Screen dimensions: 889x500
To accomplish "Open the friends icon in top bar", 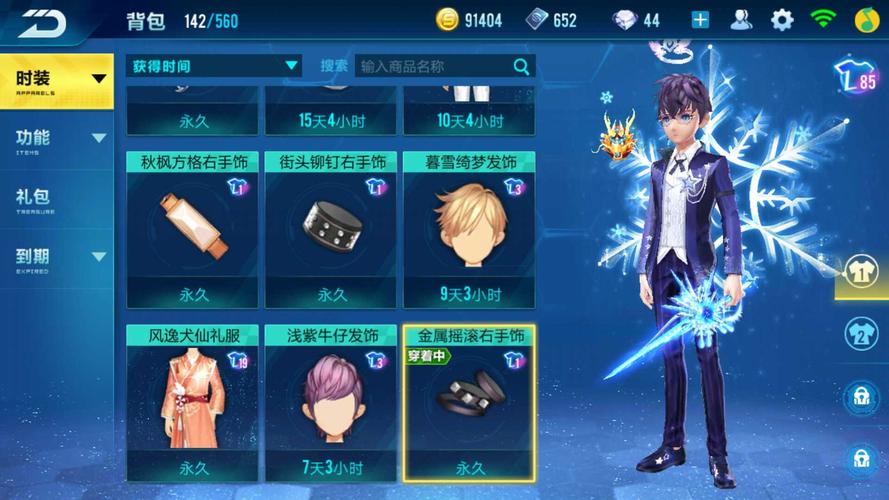I will [741, 20].
